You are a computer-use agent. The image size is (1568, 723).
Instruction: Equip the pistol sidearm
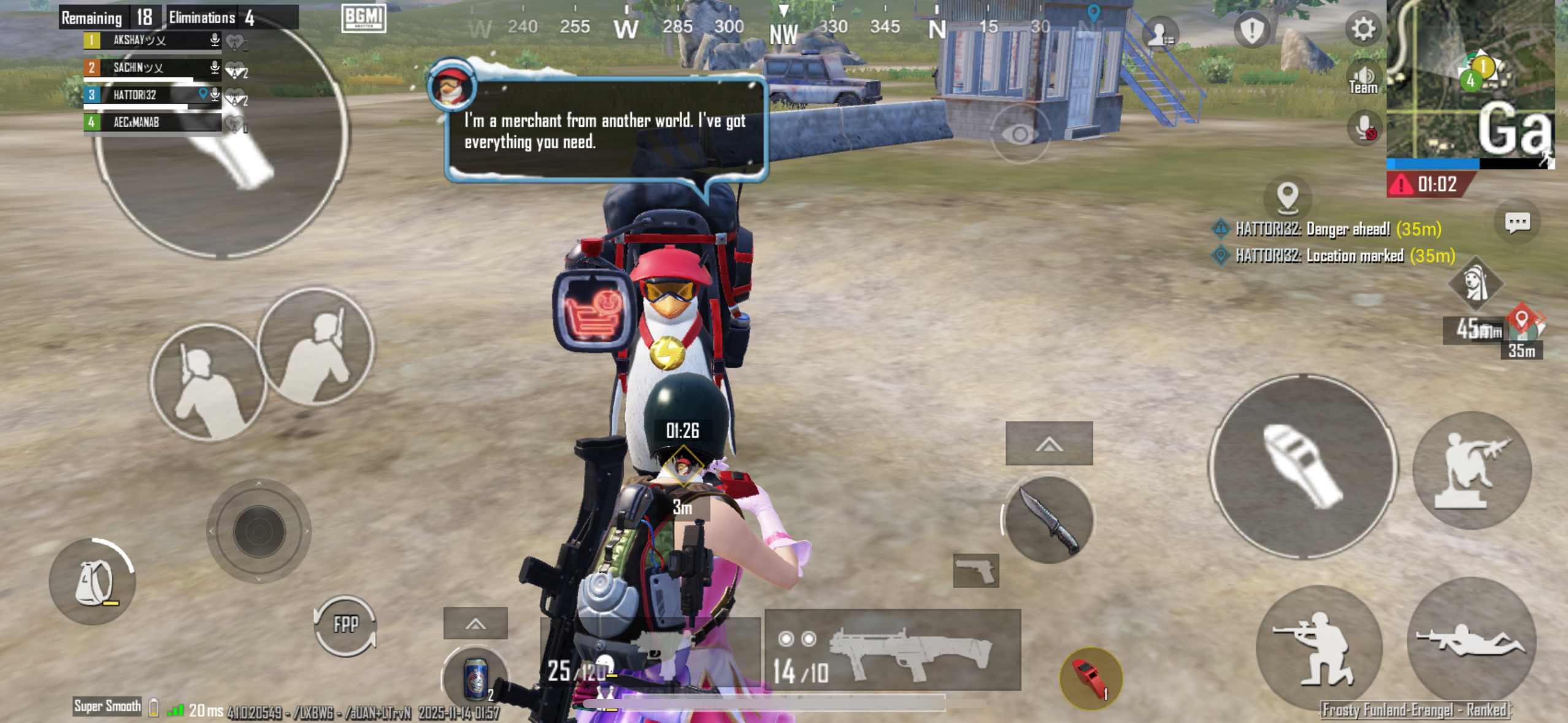point(975,571)
